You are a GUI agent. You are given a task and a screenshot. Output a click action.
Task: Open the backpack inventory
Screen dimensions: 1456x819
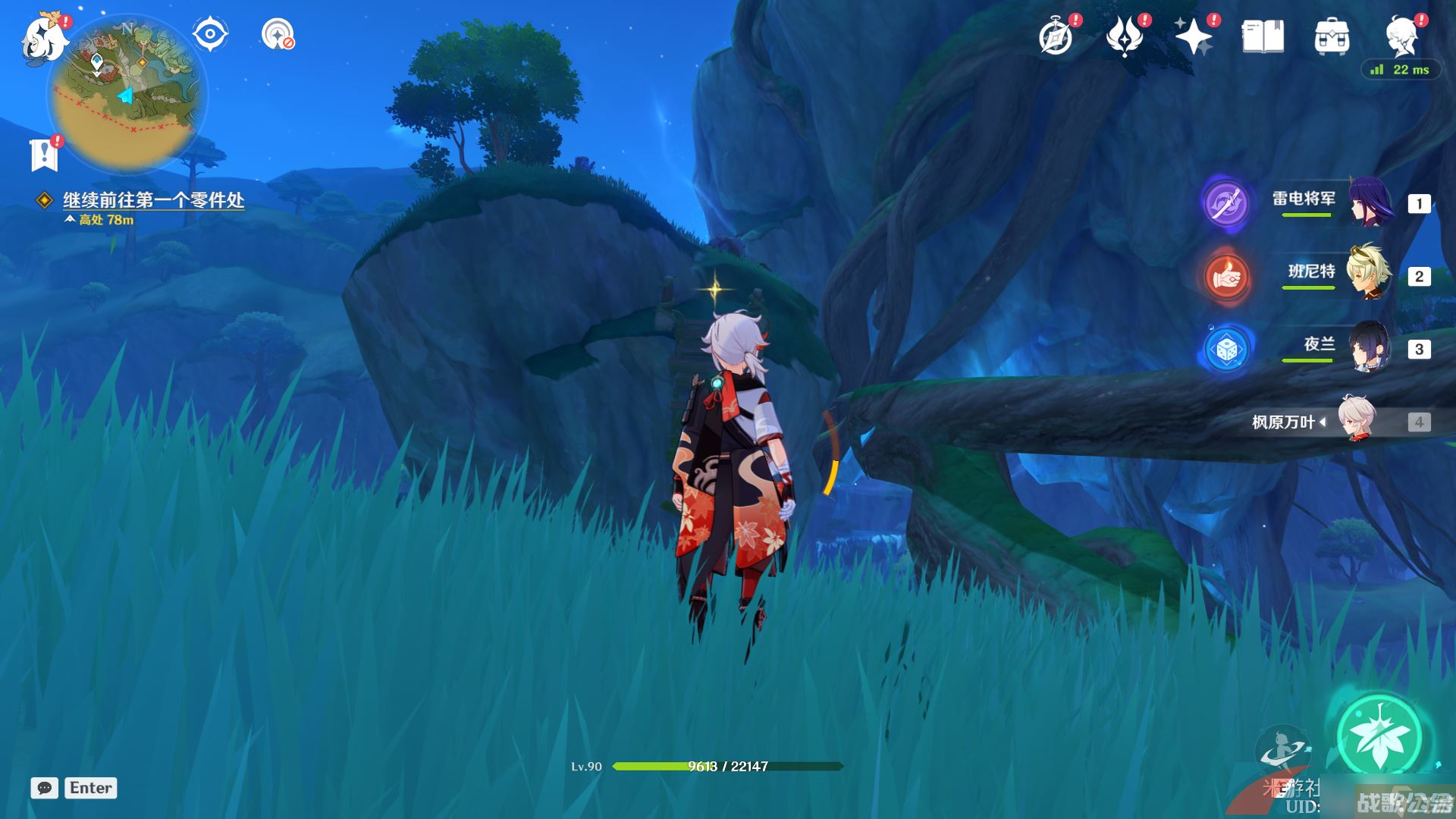[x=1332, y=36]
